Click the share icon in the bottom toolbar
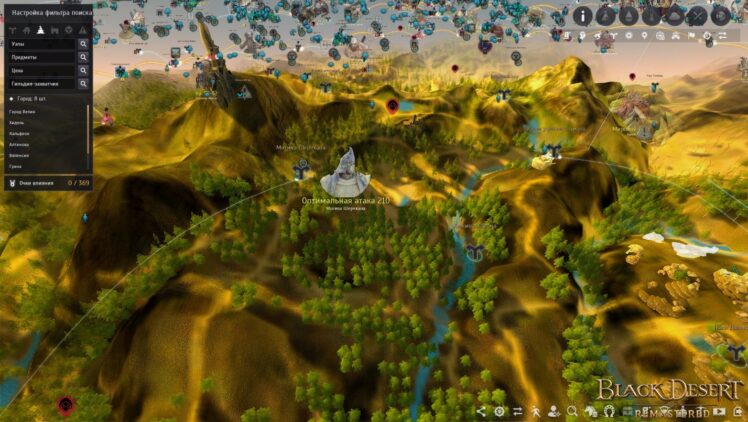748x422 pixels. (481, 411)
